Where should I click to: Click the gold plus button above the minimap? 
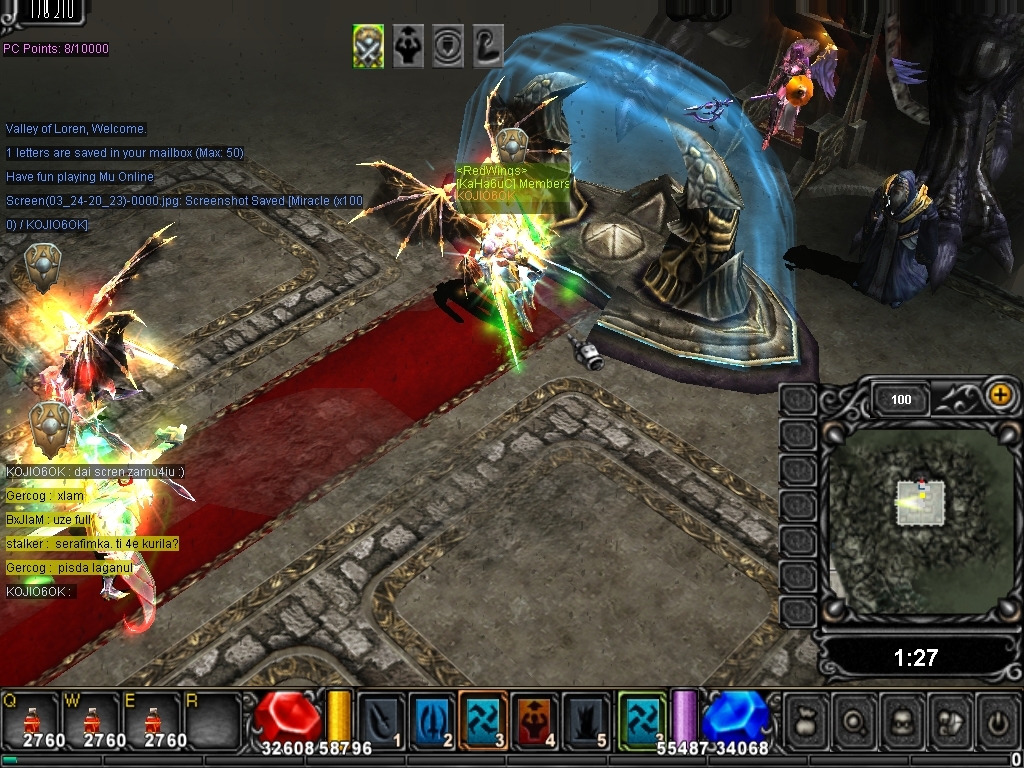click(x=999, y=394)
